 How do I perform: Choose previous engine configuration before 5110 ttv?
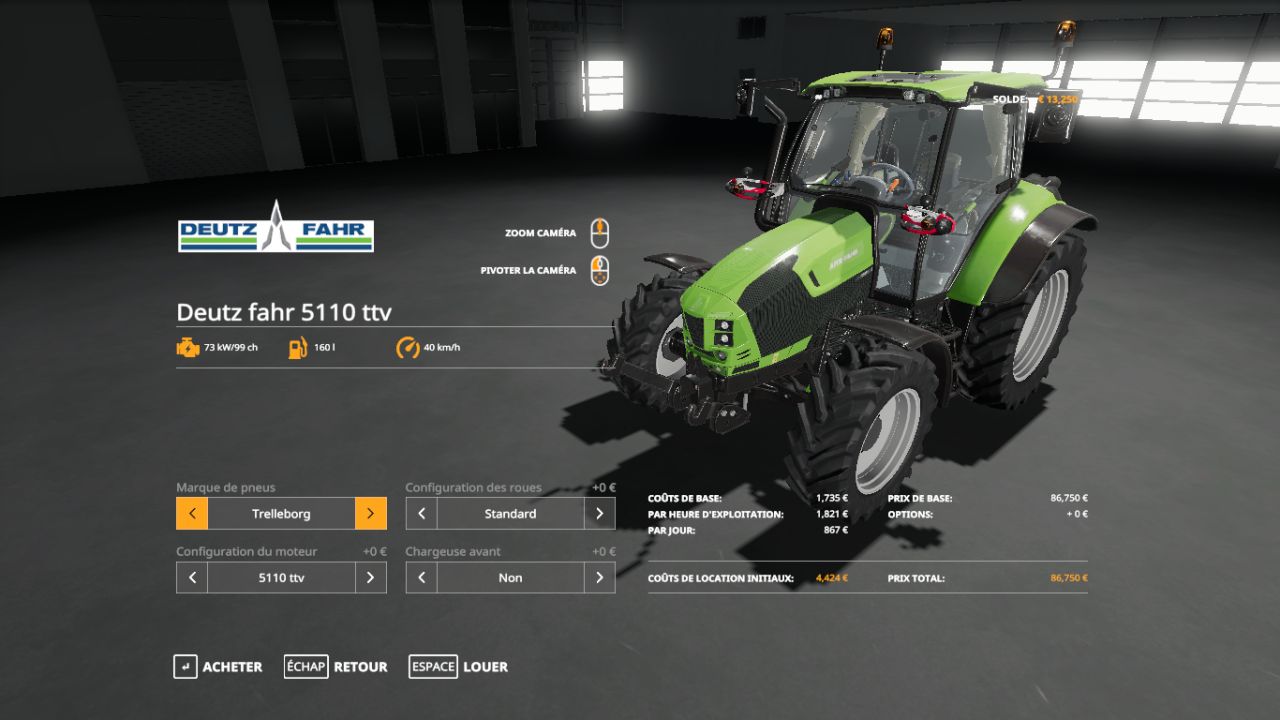(x=192, y=578)
